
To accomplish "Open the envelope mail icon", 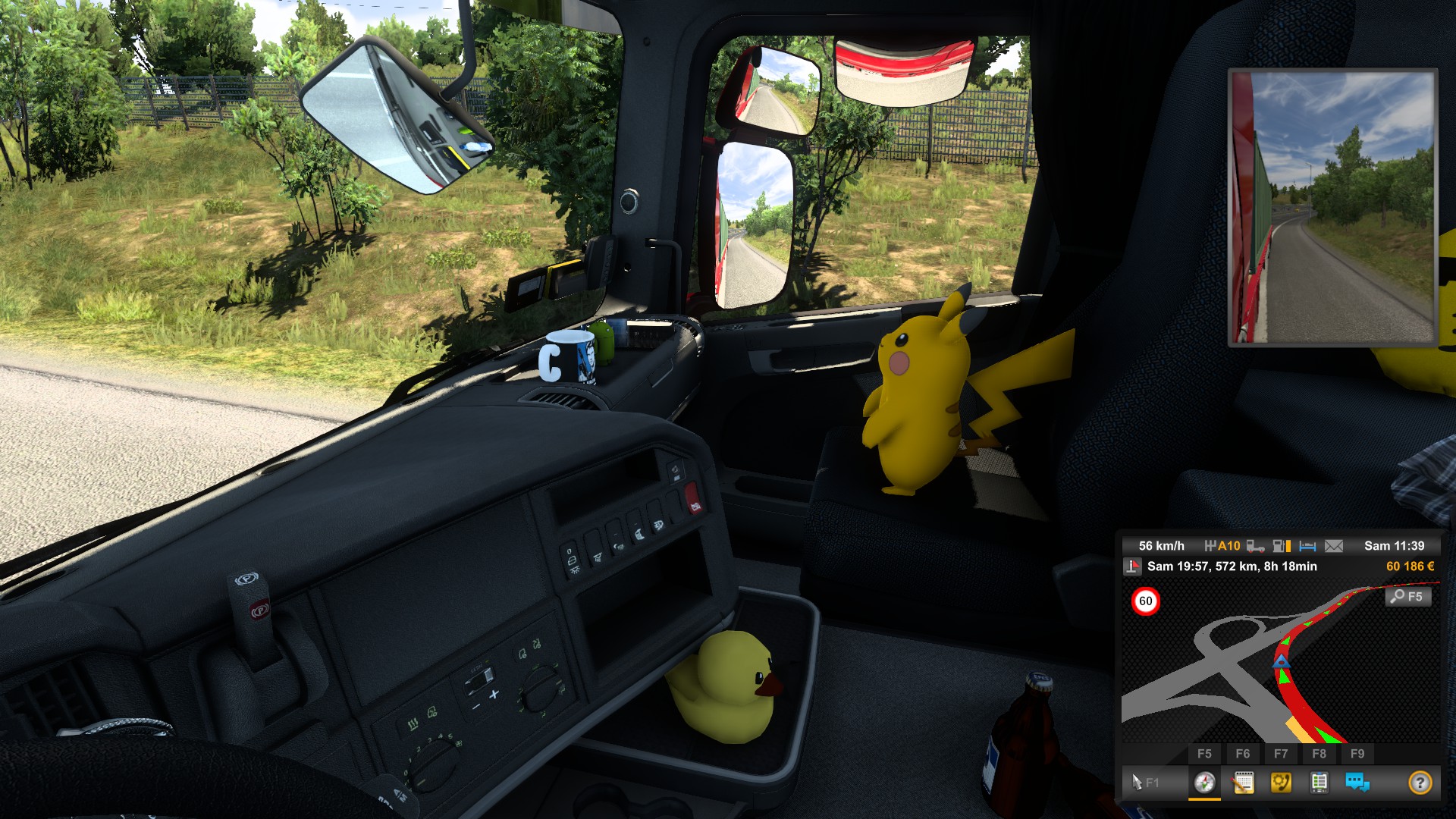I will tap(1334, 546).
